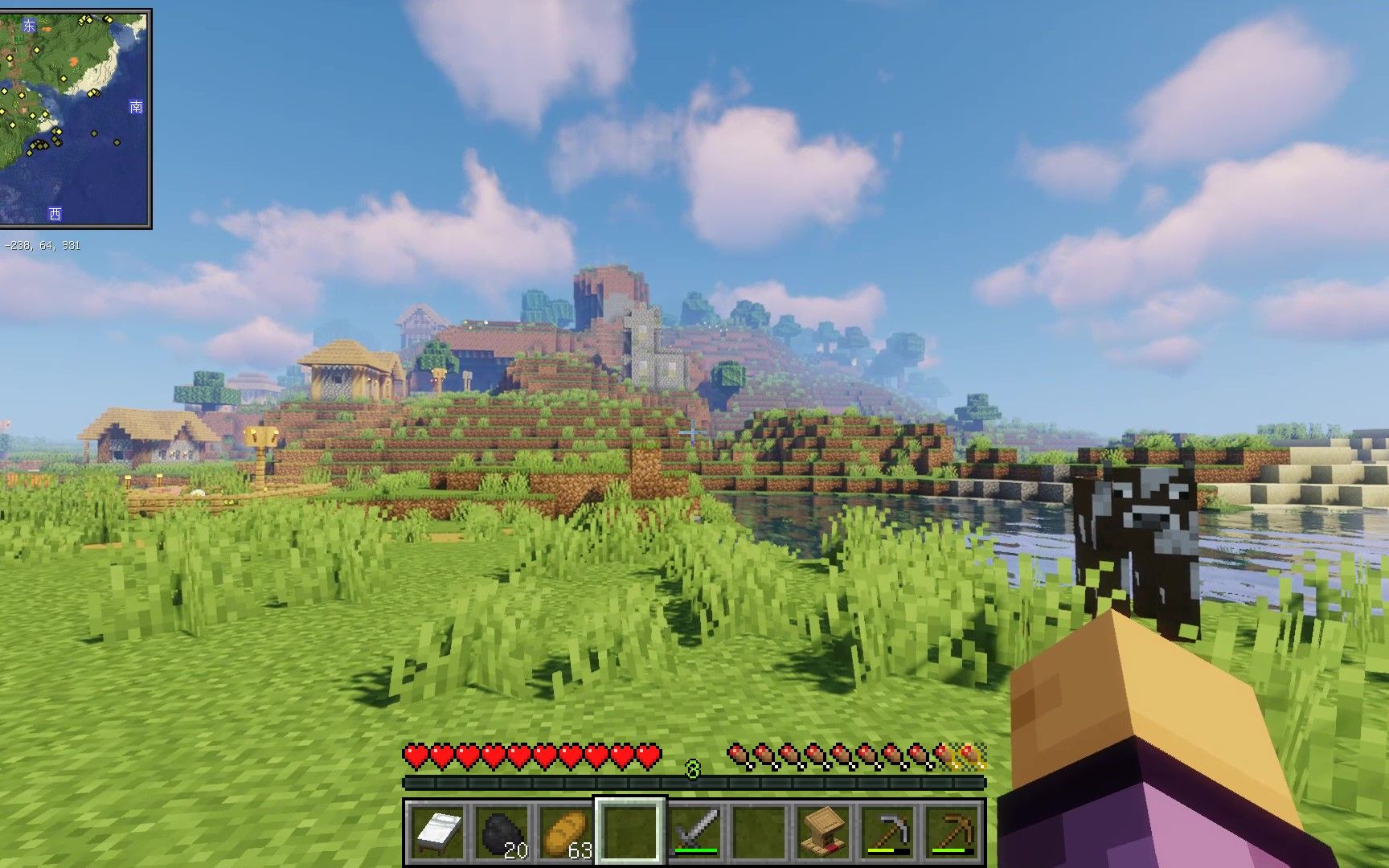Click the crosshair at screen center
This screenshot has width=1389, height=868.
pyautogui.click(x=691, y=432)
